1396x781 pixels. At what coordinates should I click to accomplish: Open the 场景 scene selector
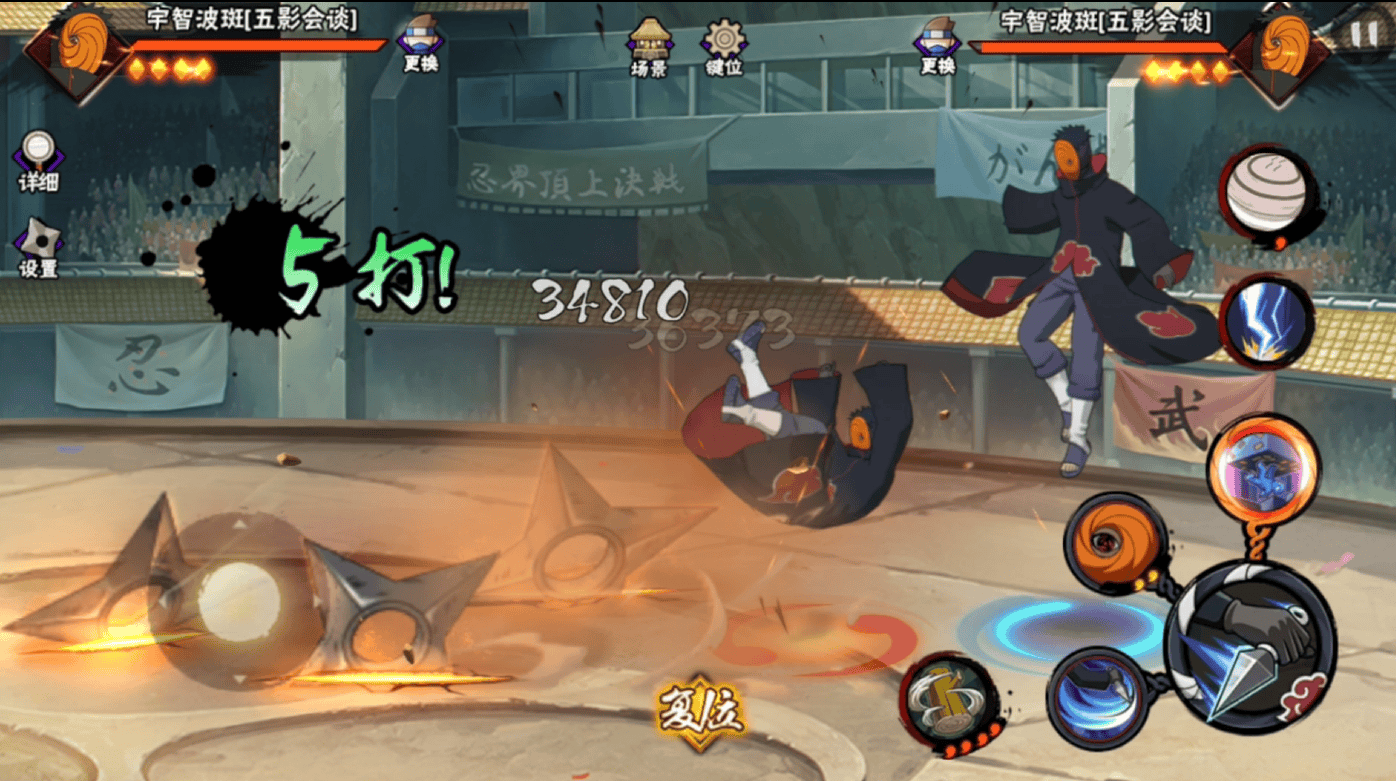648,47
